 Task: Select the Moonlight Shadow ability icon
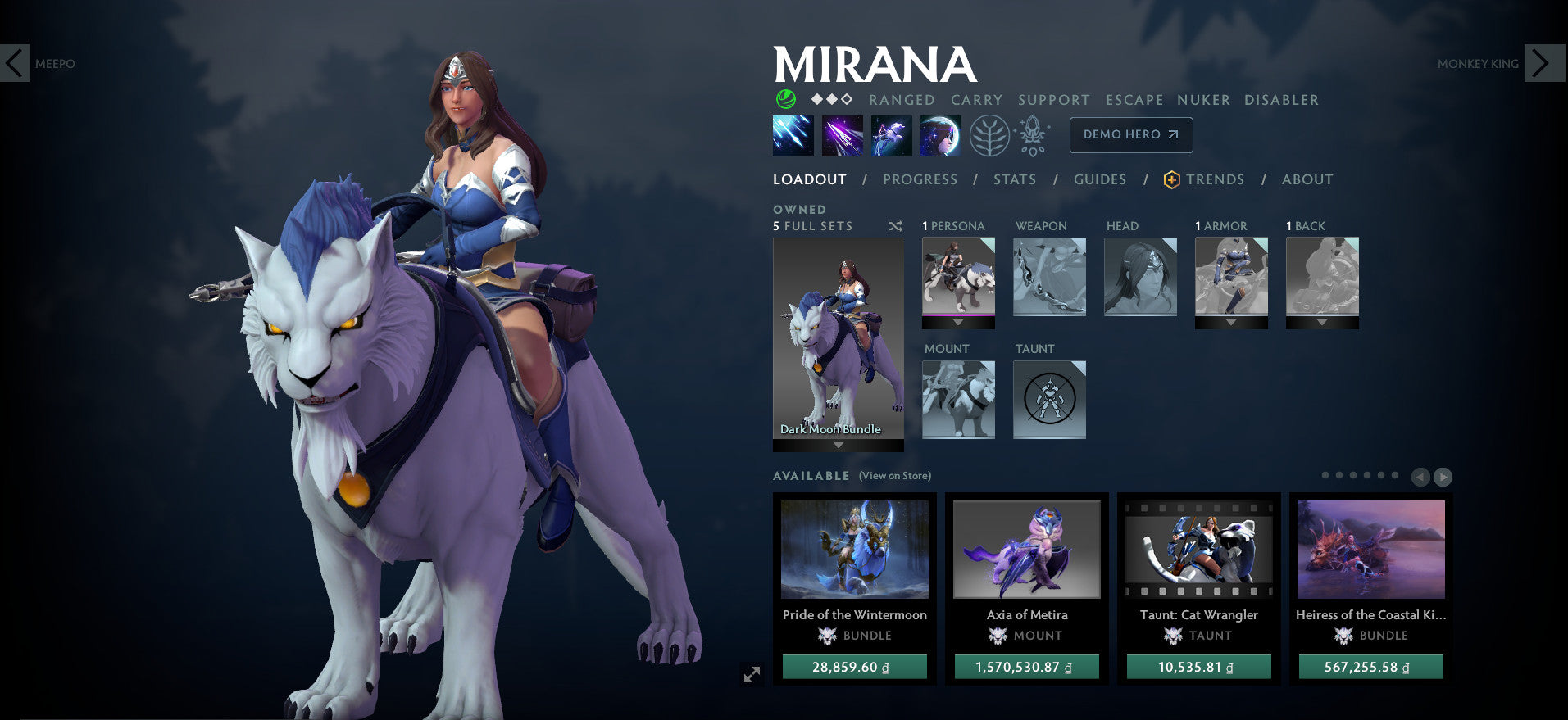click(x=940, y=135)
